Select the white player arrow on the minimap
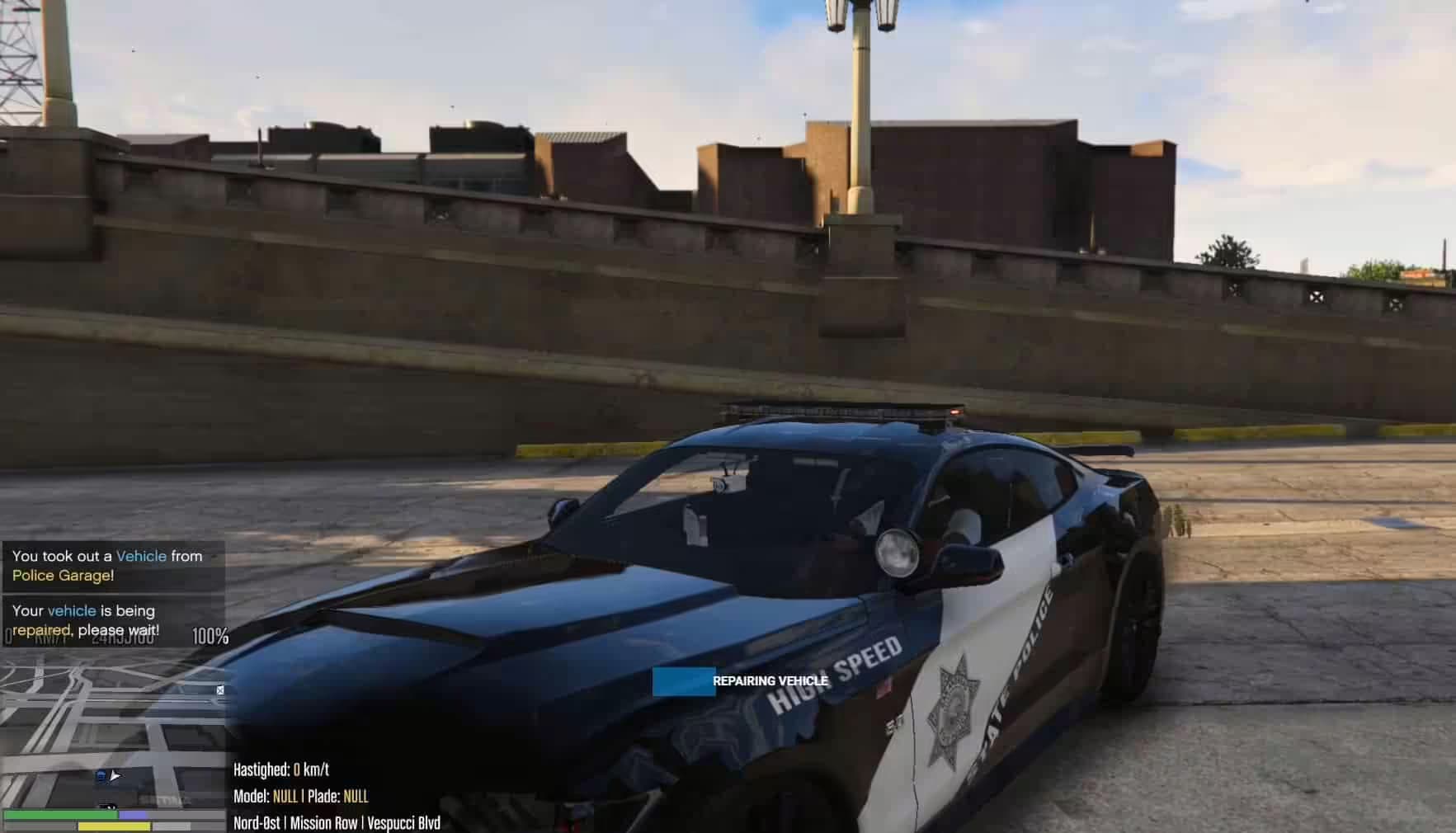This screenshot has width=1456, height=833. tap(115, 776)
